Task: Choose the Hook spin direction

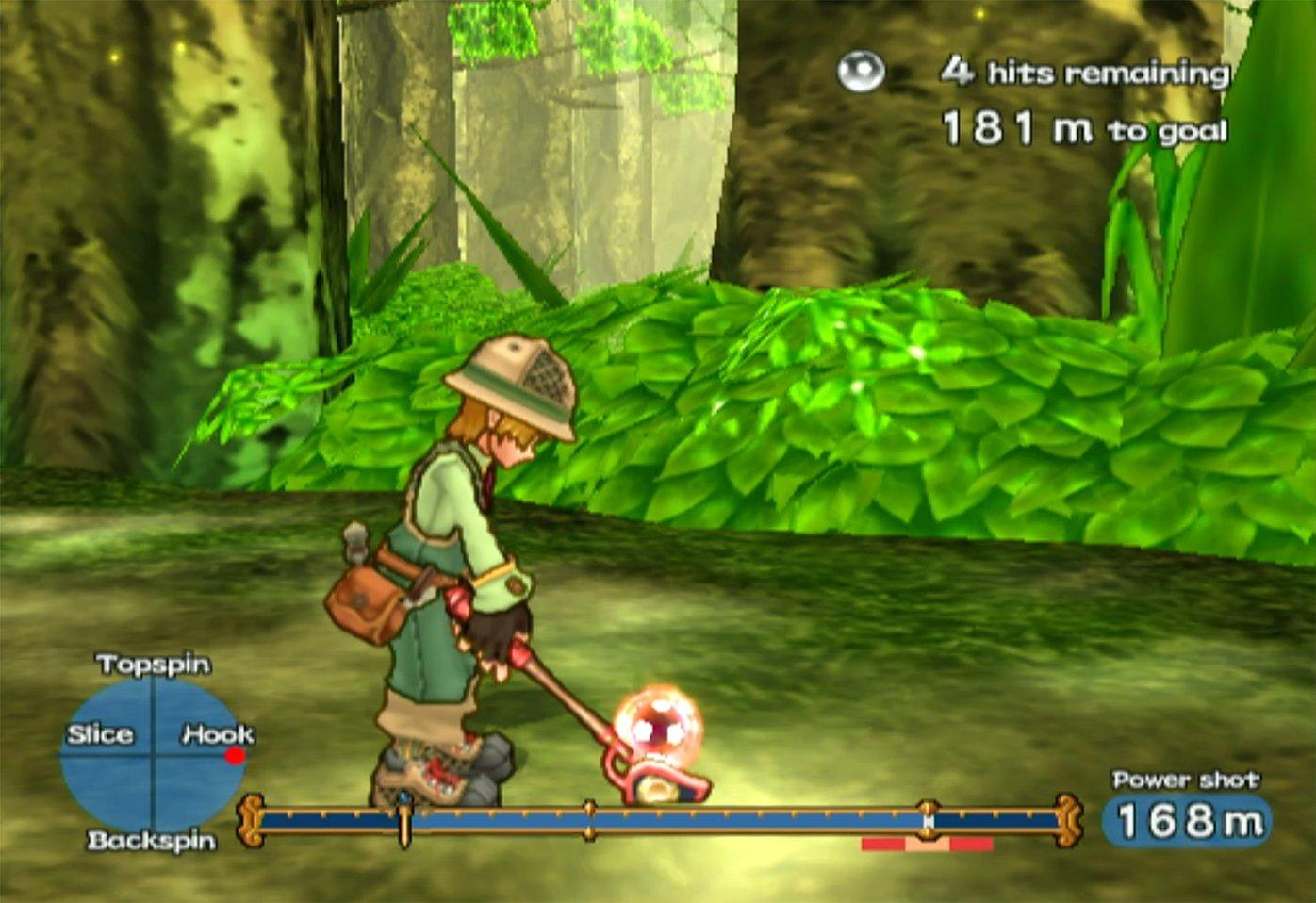Action: pos(218,733)
